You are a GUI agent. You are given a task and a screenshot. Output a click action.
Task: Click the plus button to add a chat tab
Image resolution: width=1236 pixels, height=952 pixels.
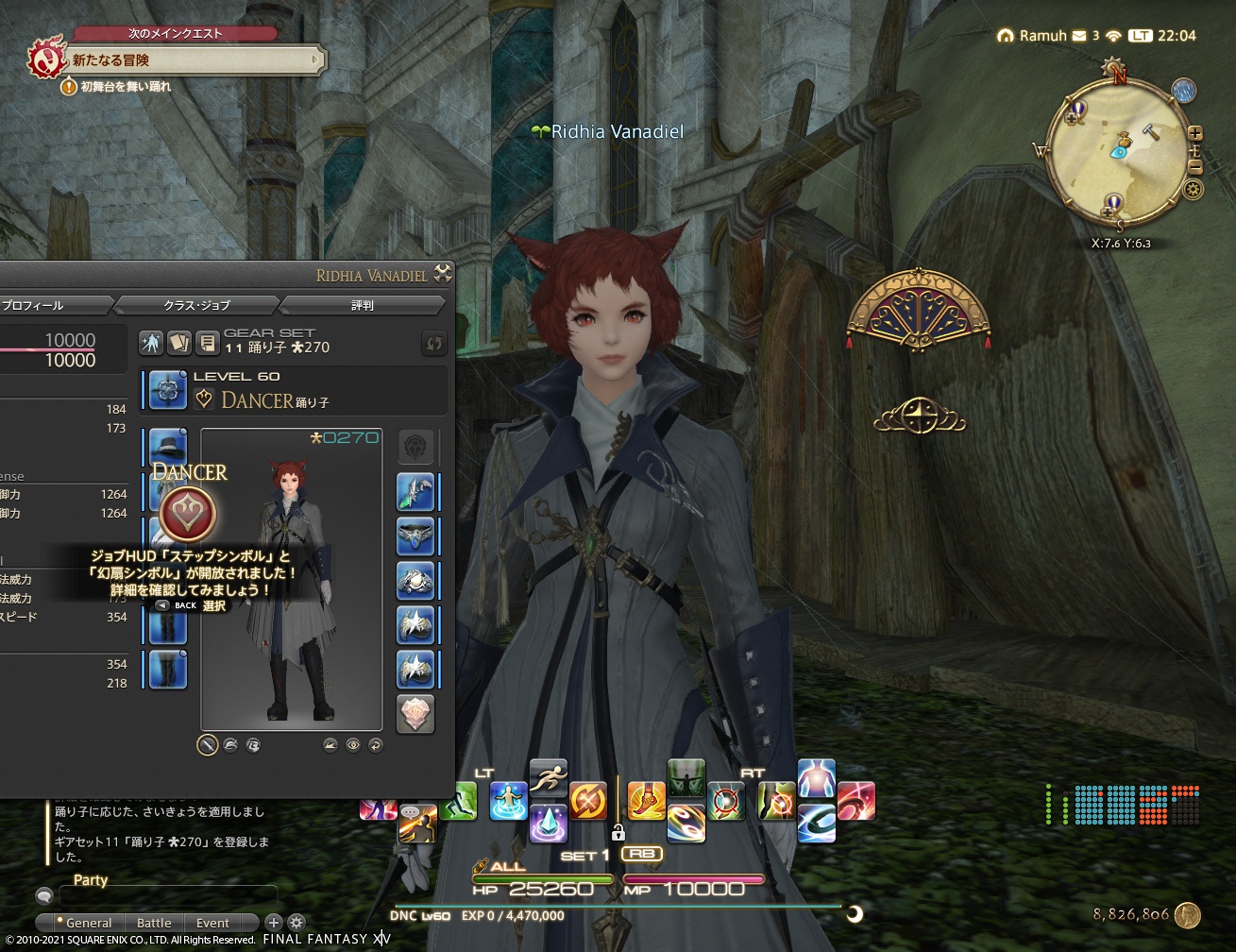pyautogui.click(x=274, y=923)
